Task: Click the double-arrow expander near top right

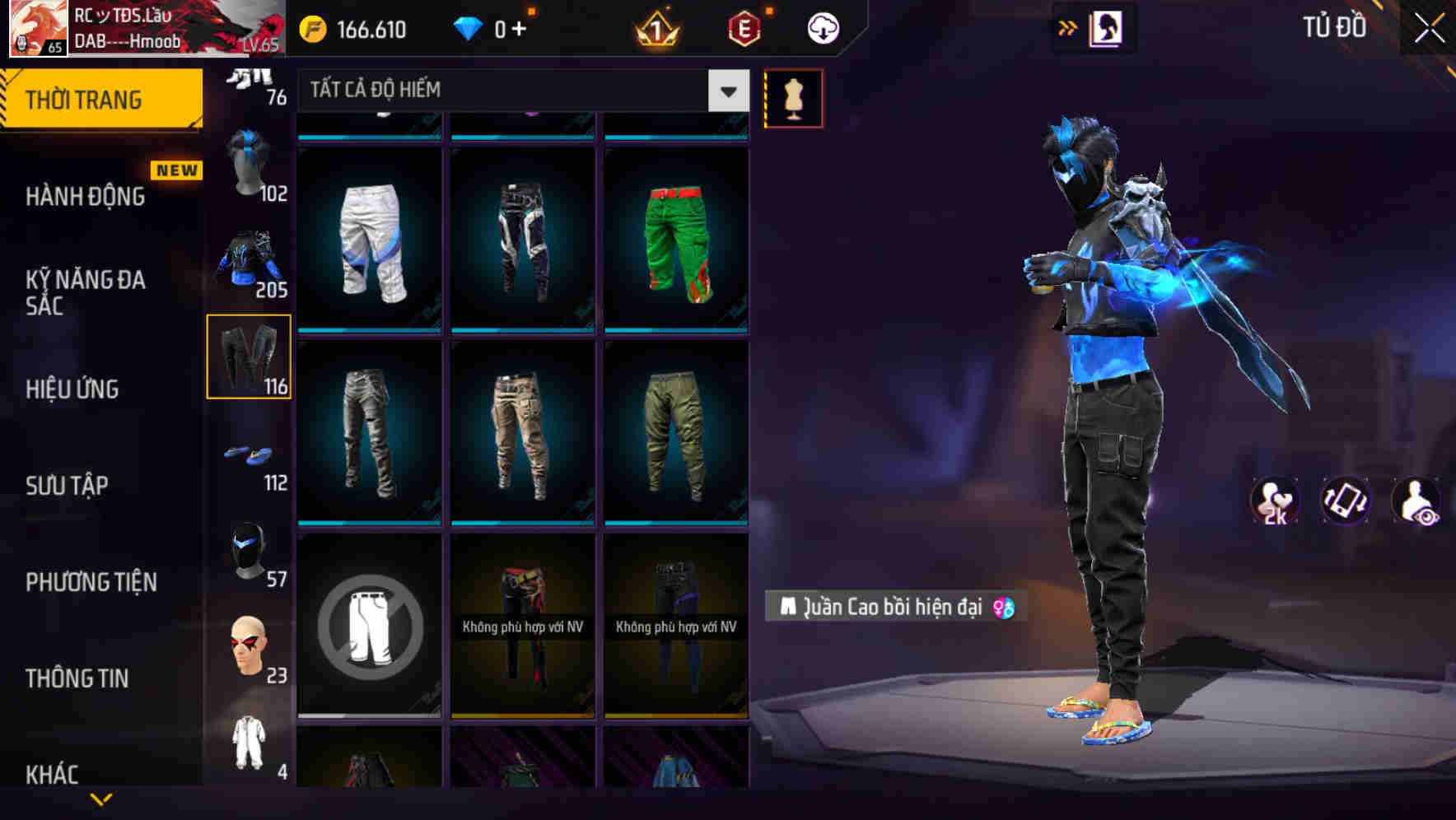Action: tap(1068, 27)
